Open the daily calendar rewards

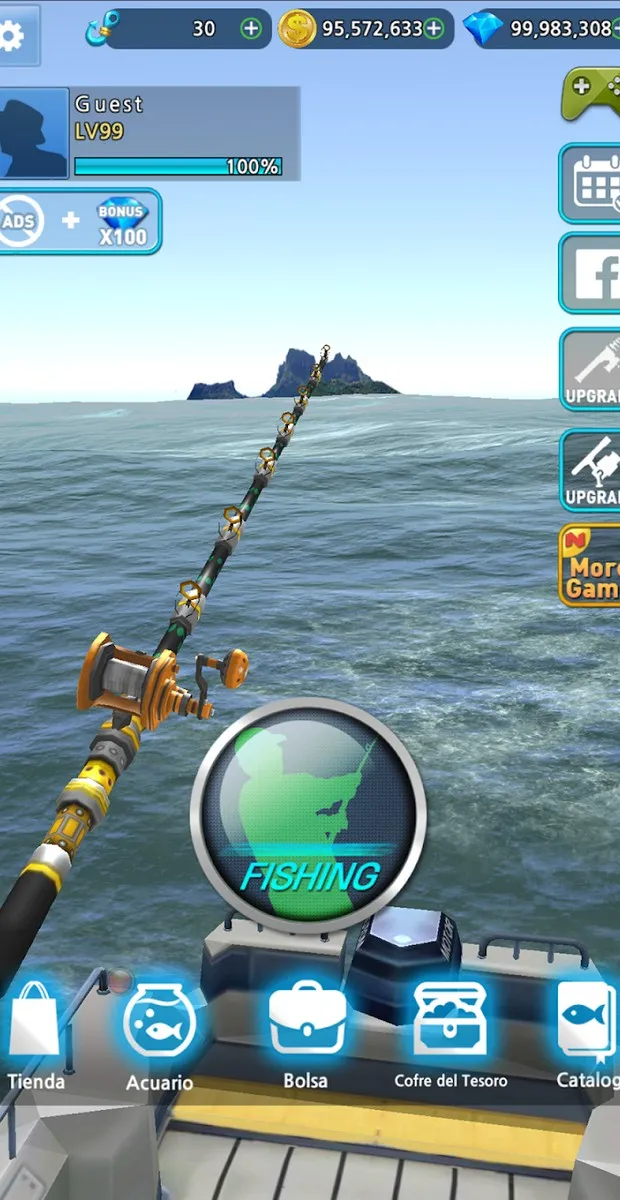pos(593,184)
